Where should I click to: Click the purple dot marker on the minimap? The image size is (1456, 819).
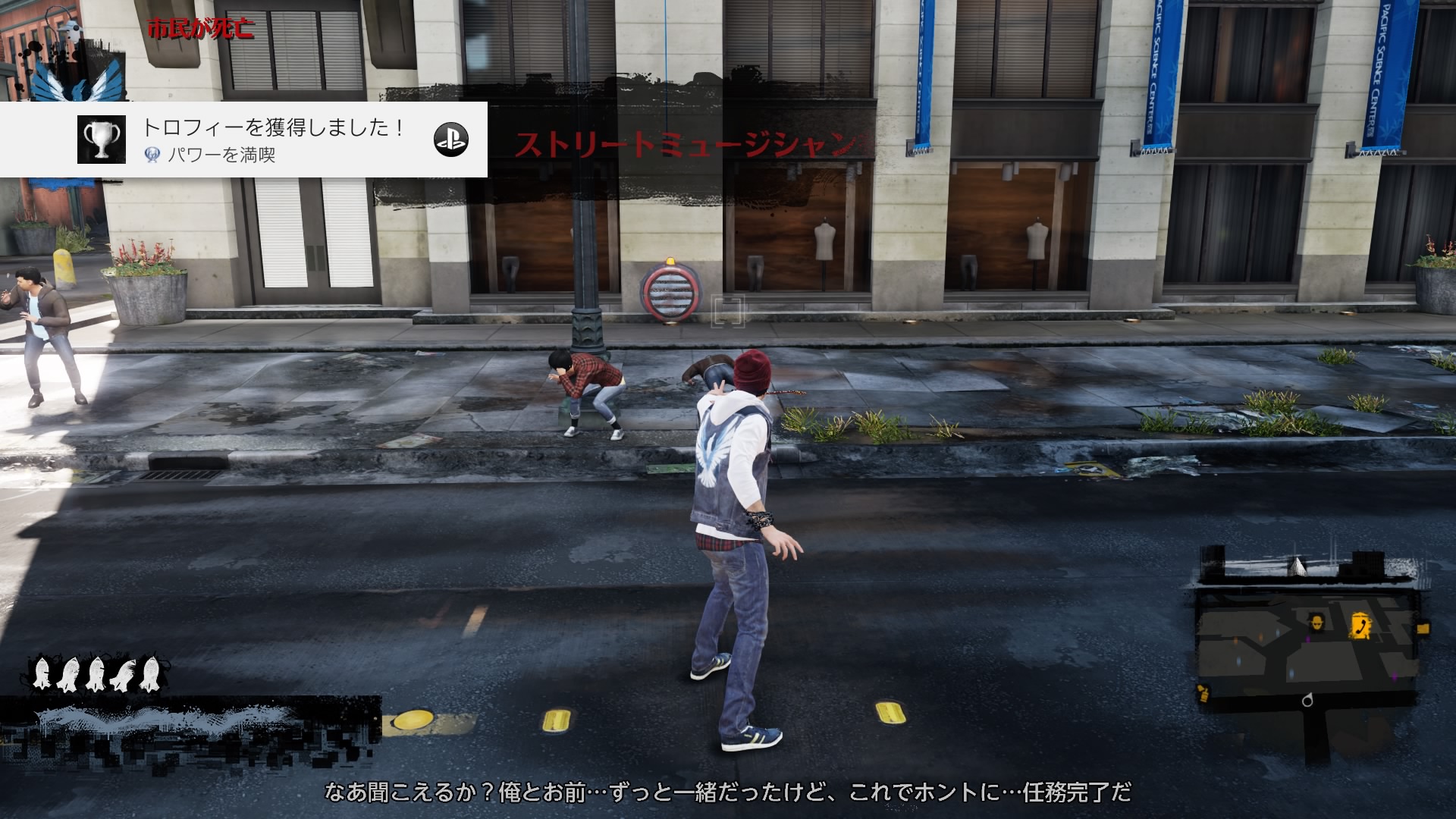(1307, 639)
